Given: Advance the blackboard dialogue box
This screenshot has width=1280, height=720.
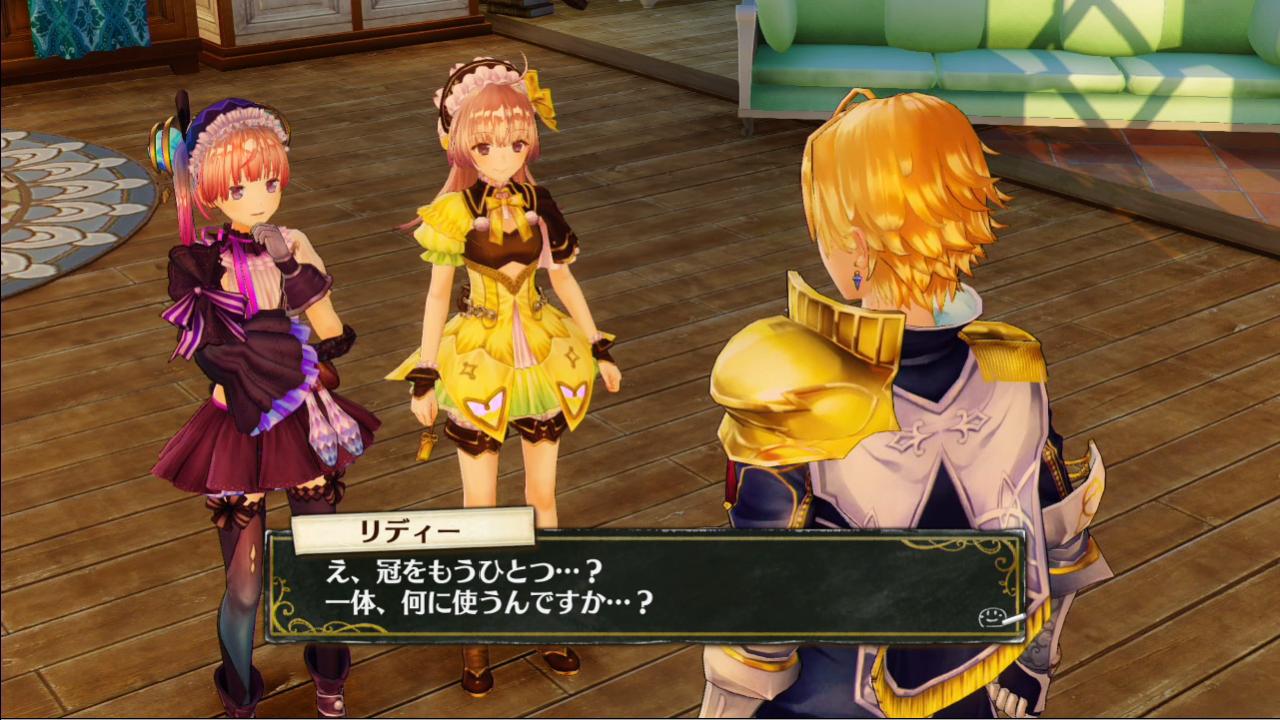Looking at the screenshot, I should click(645, 588).
